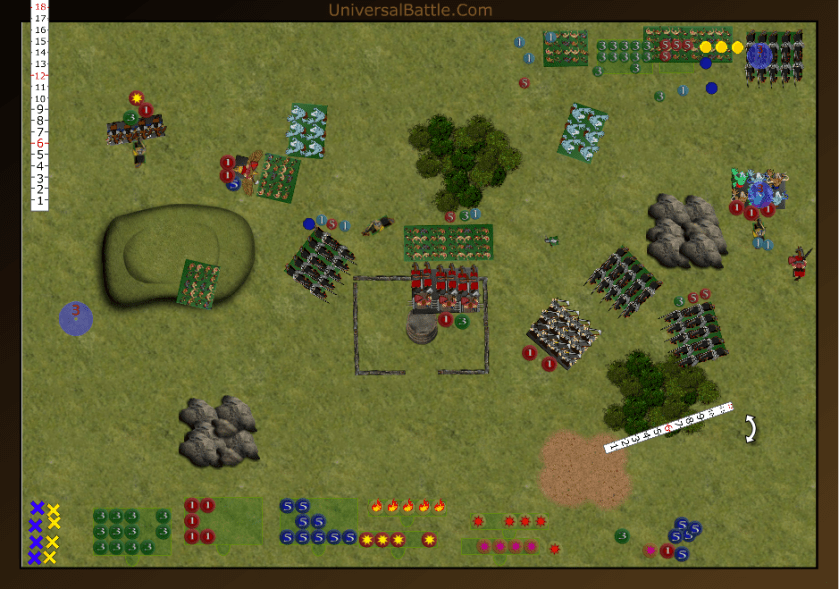Screen dimensions: 839x589
Task: Select the vertical ruler numbered 1 to 18
Action: click(40, 104)
